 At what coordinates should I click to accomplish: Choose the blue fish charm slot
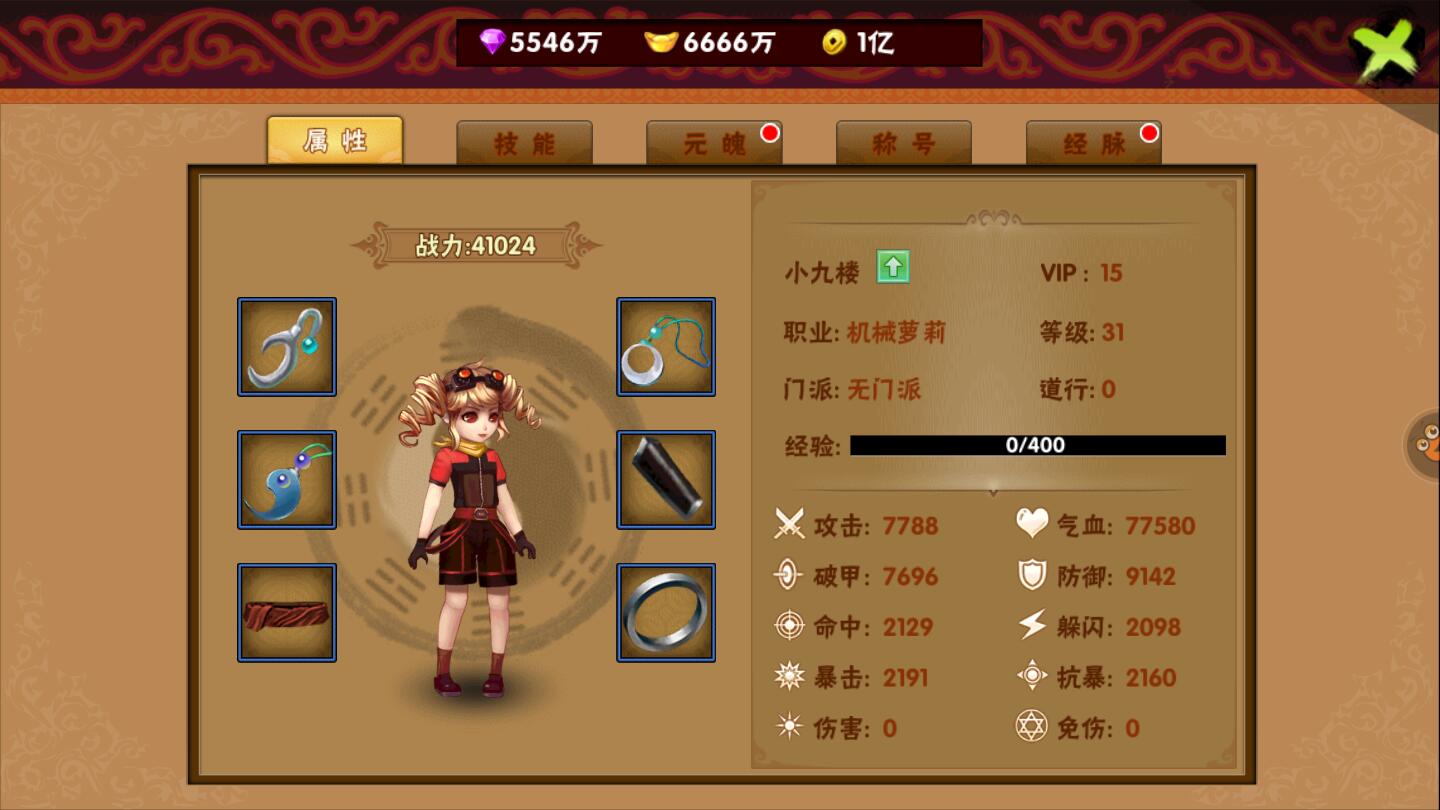pos(287,480)
